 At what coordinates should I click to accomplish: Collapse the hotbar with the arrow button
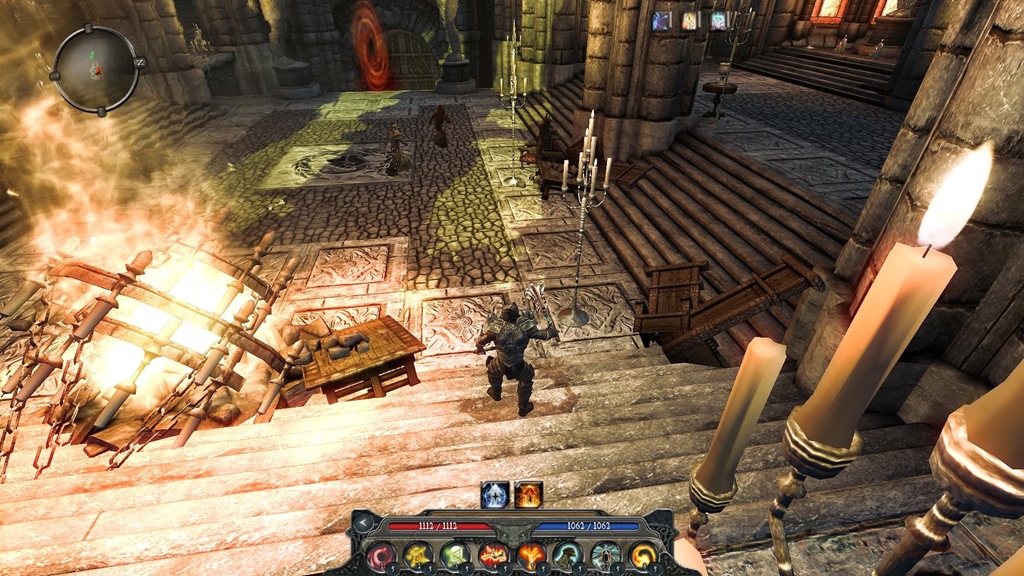point(364,523)
